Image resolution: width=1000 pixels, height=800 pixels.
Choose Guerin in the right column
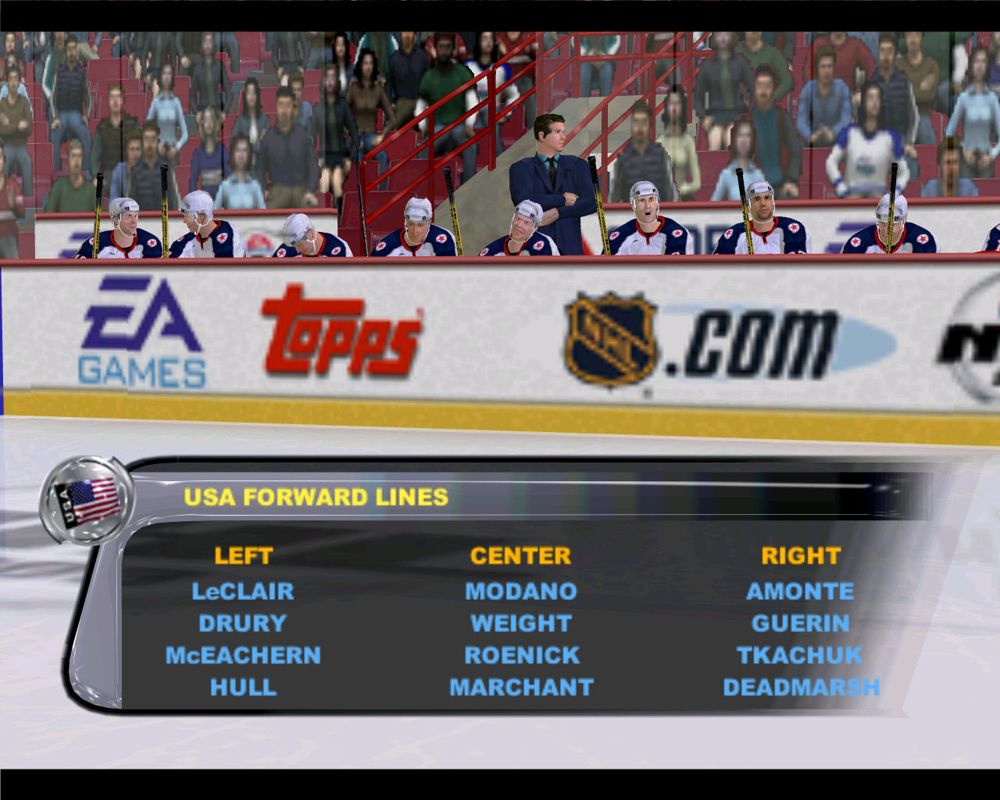pos(800,623)
